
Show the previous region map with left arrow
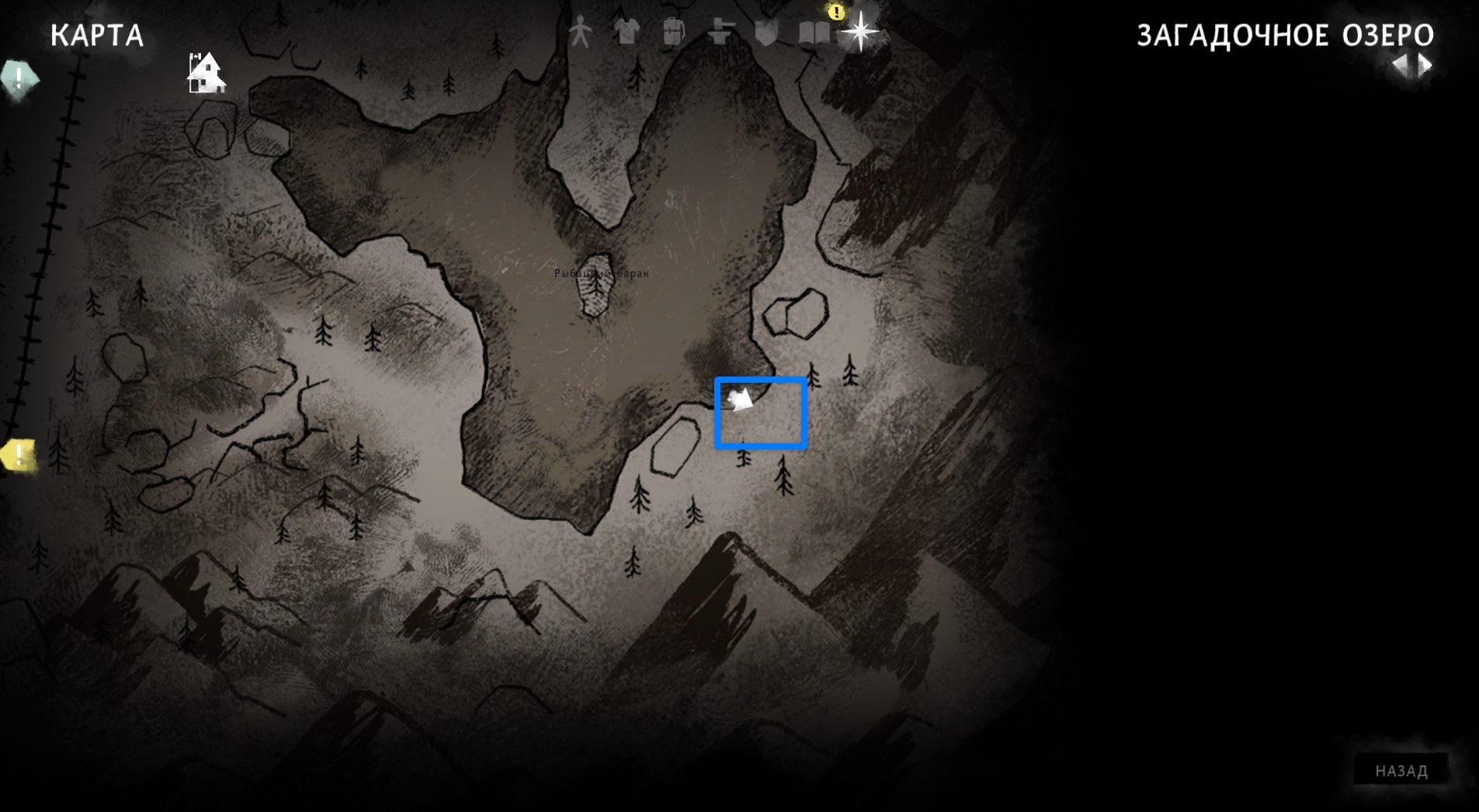tap(1400, 65)
